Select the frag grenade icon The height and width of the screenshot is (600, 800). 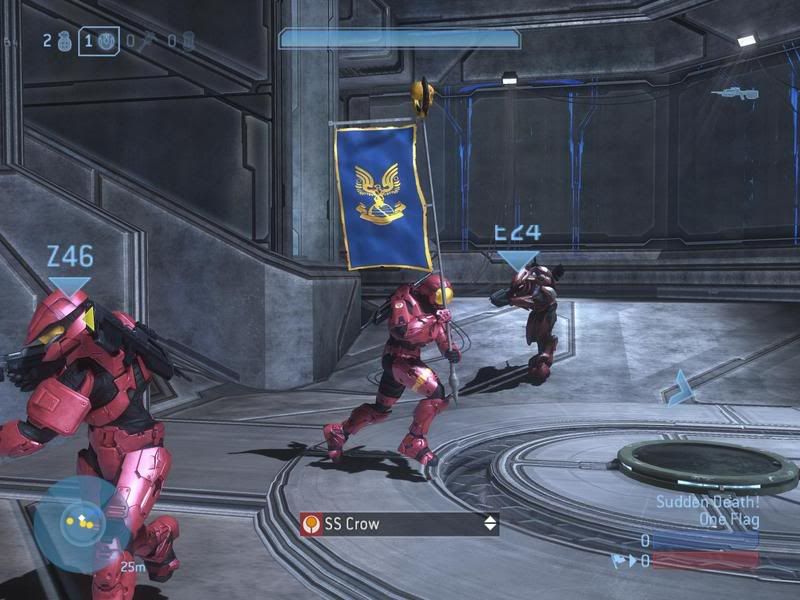click(x=66, y=42)
